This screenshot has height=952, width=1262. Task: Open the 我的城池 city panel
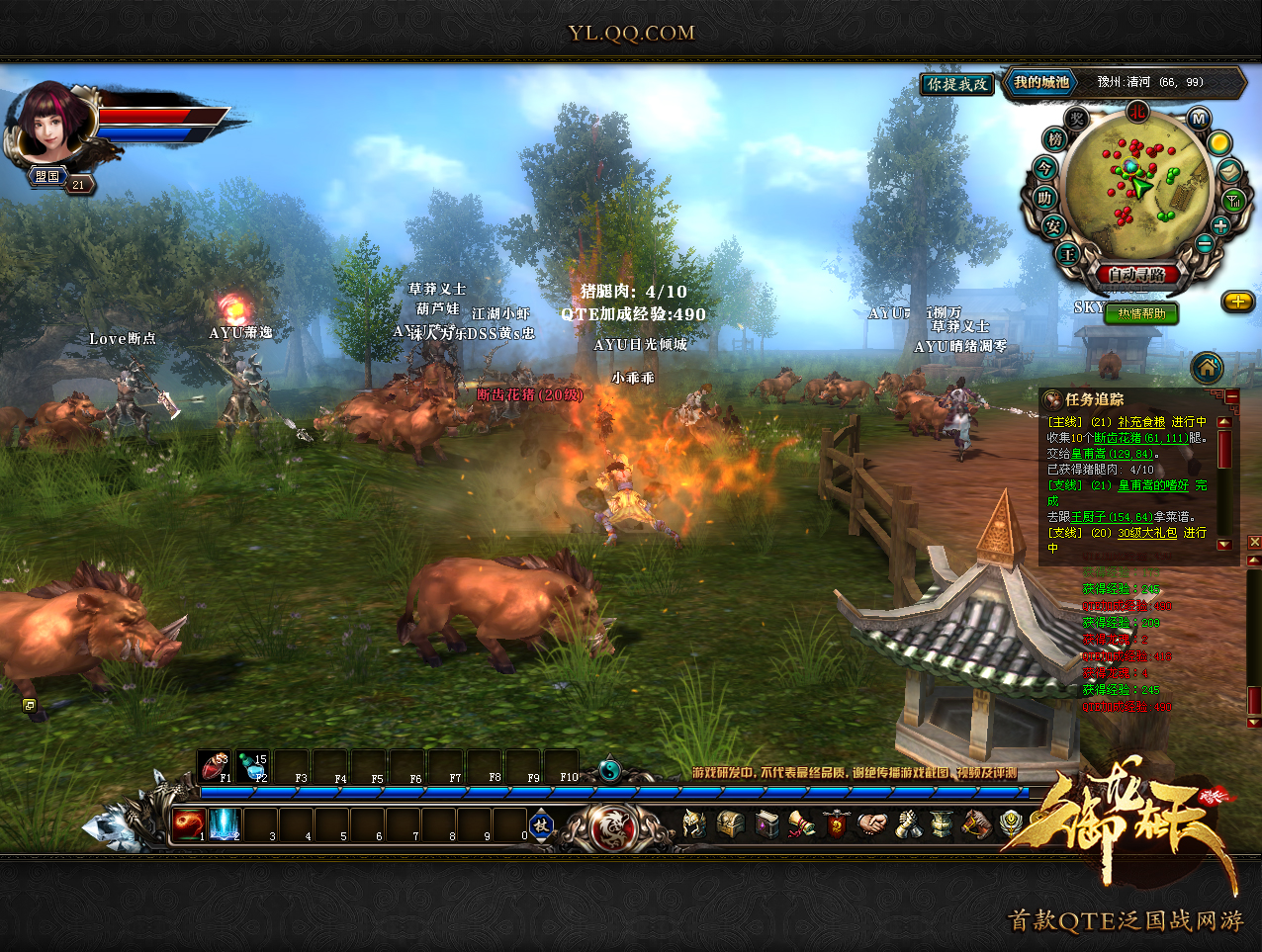click(x=1041, y=83)
